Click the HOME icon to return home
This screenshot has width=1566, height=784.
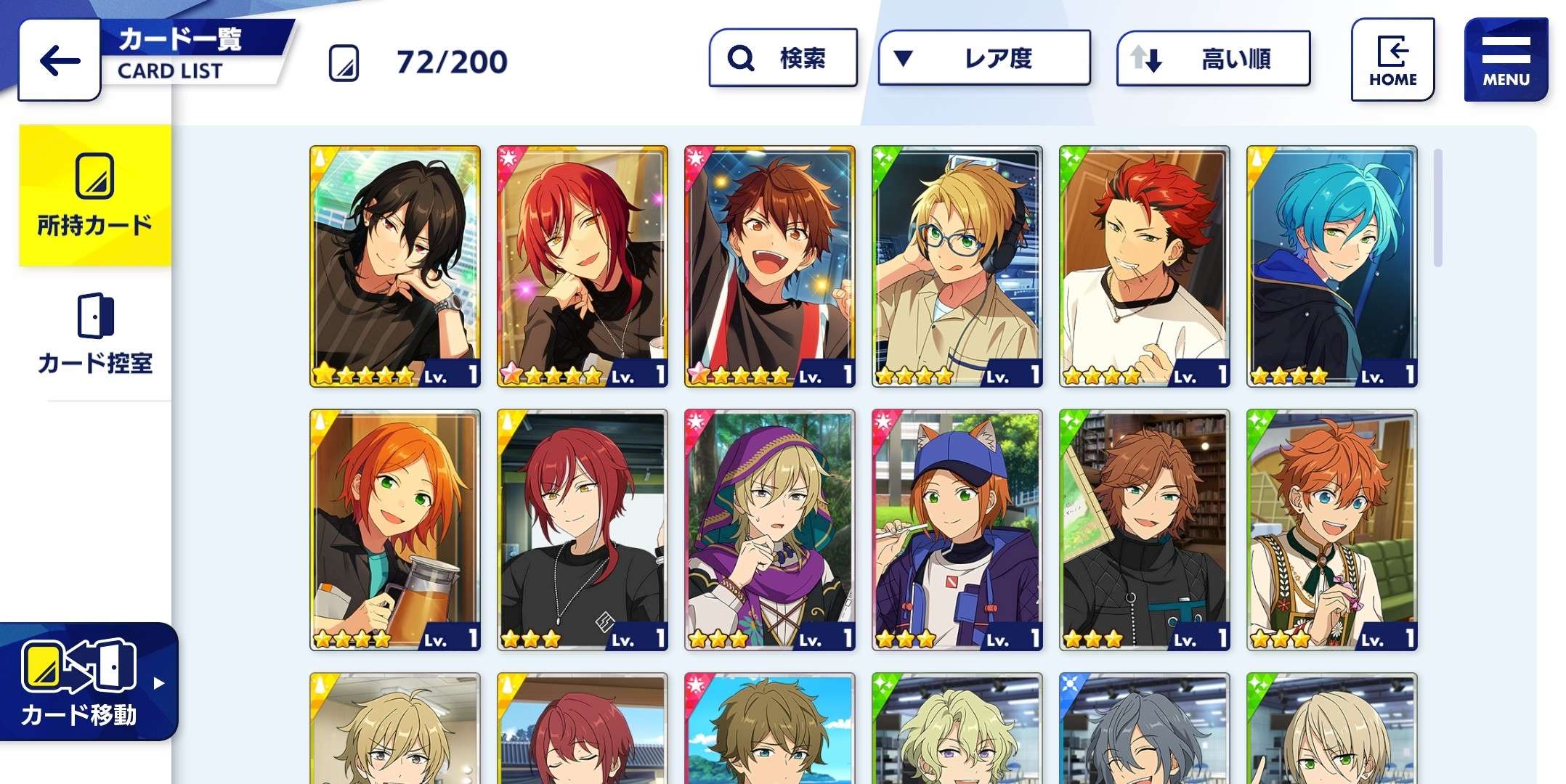click(x=1392, y=58)
